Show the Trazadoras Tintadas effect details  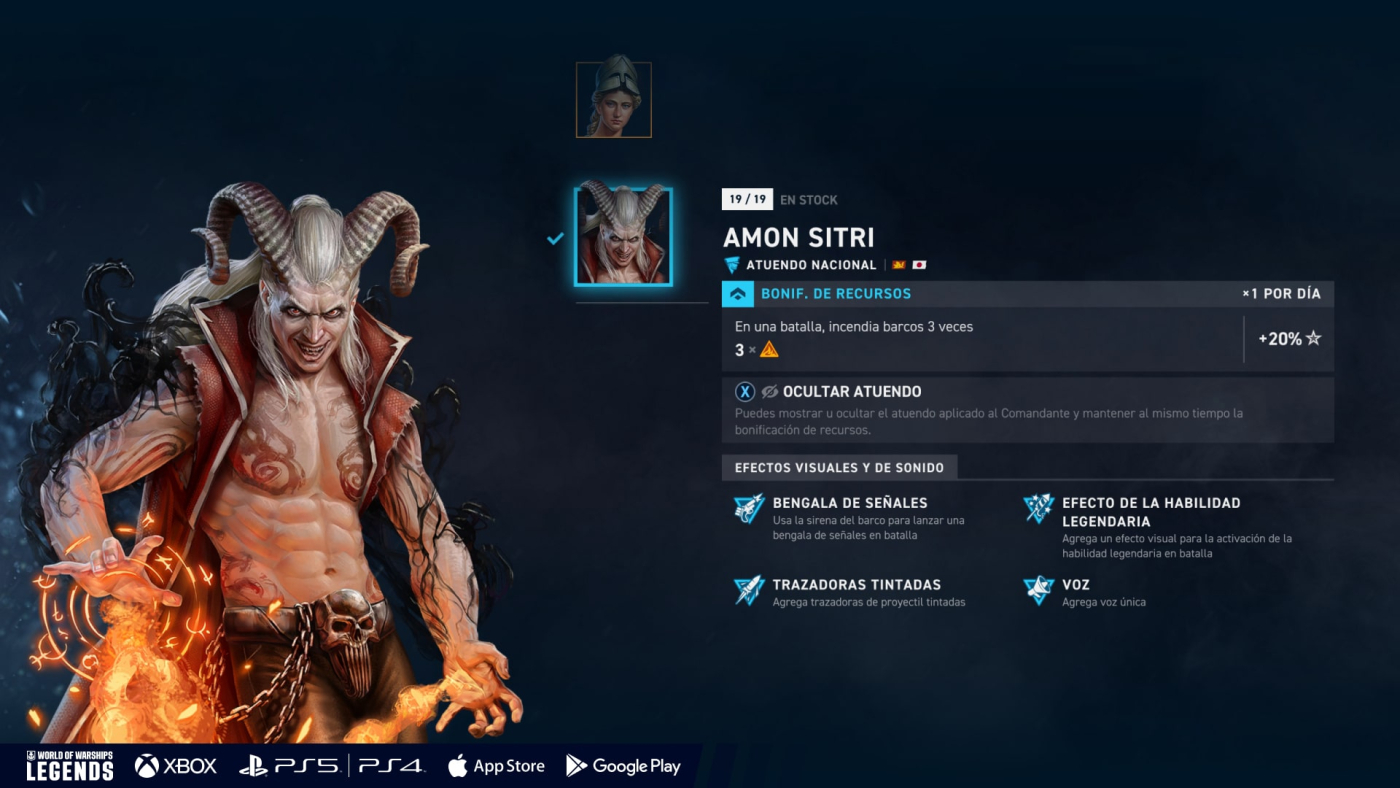(x=856, y=585)
